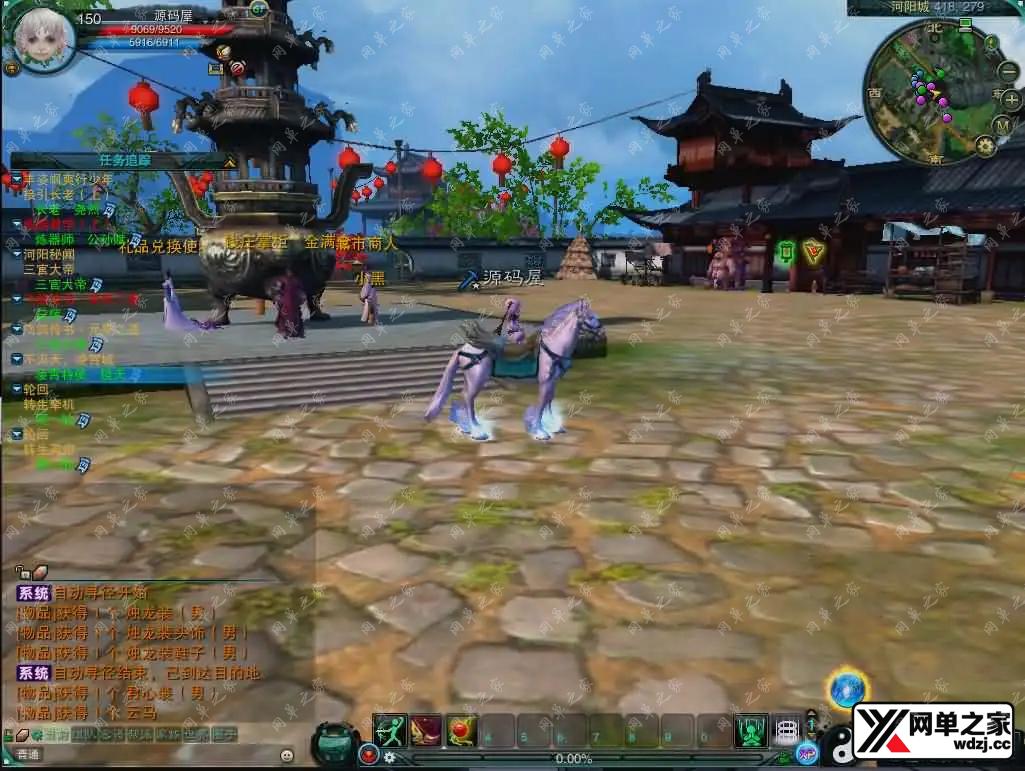Image resolution: width=1025 pixels, height=771 pixels.
Task: Click the blue glowing orb button
Action: [x=847, y=690]
